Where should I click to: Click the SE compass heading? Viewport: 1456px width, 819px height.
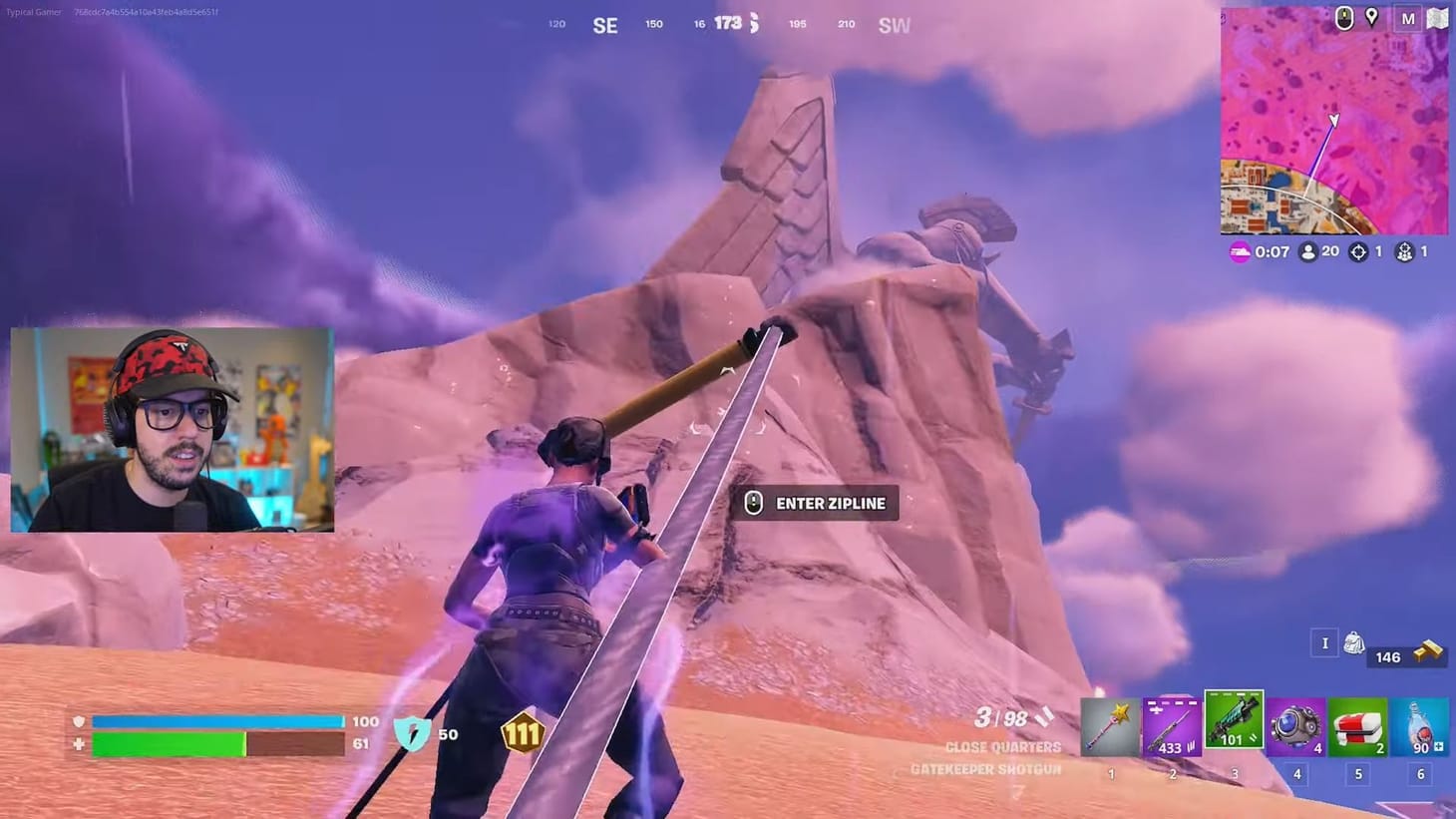604,24
